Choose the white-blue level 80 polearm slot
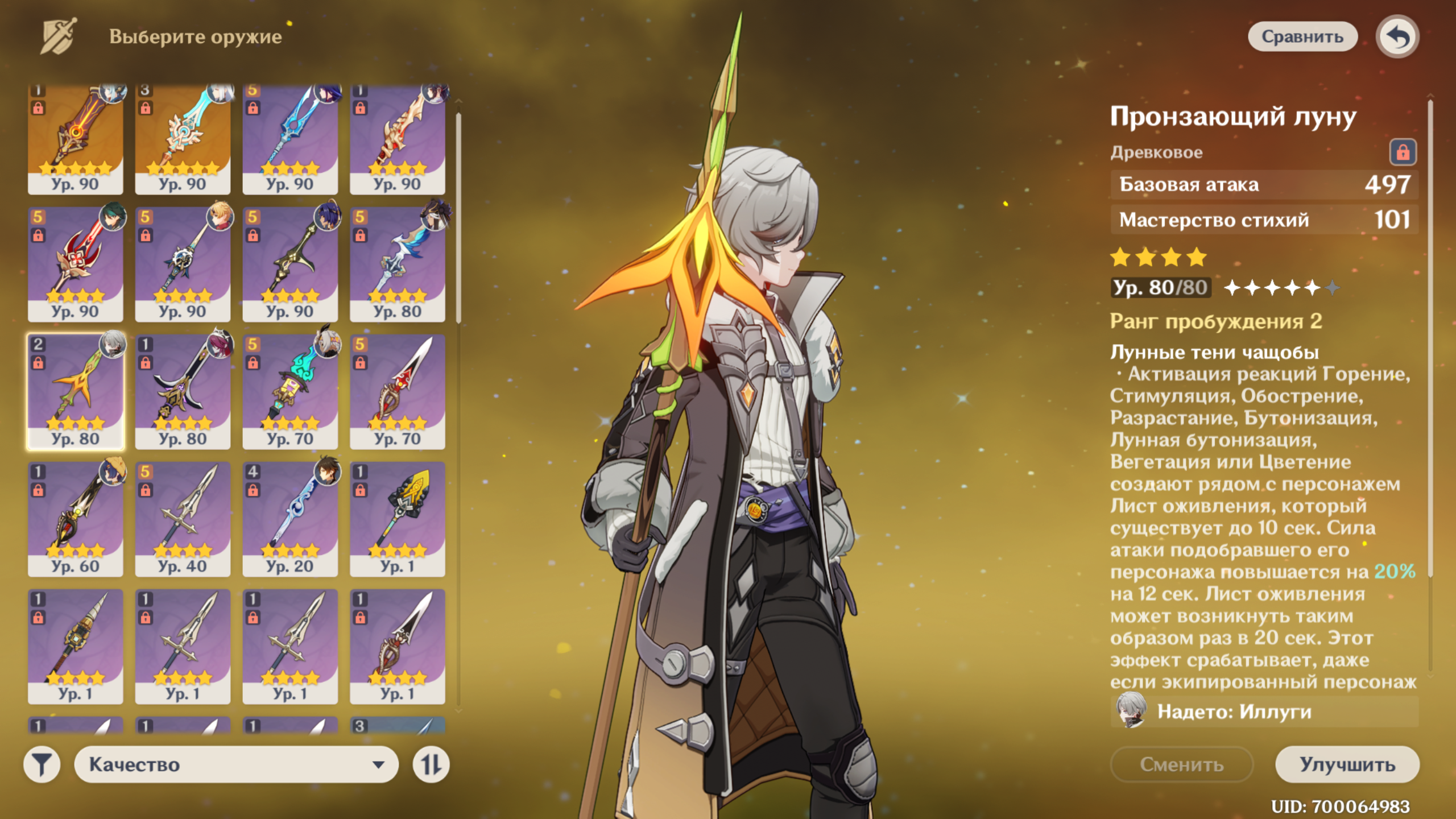This screenshot has width=1456, height=819. click(398, 264)
